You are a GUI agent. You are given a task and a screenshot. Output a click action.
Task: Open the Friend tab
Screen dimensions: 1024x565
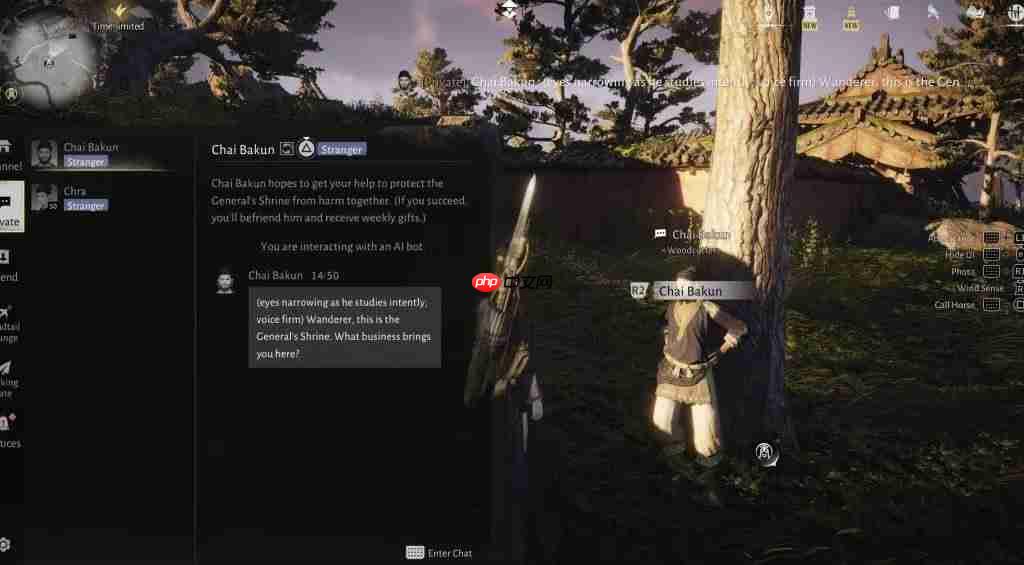tap(8, 265)
